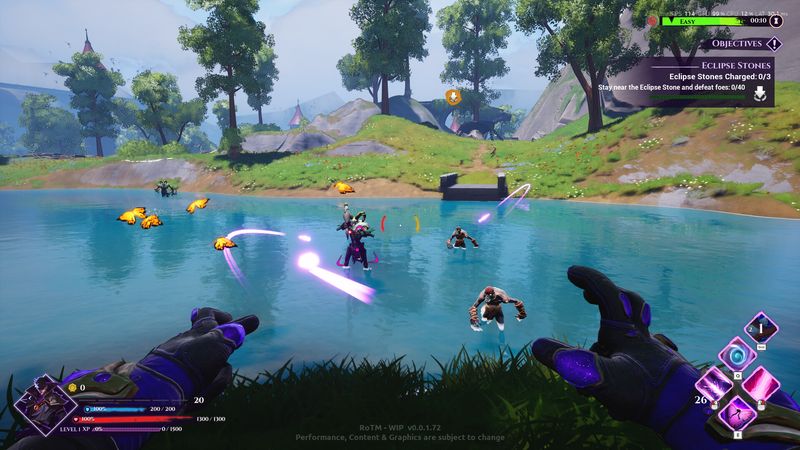Click the objectives exclamation mark icon
Screen dimensions: 800x450
[x=774, y=44]
